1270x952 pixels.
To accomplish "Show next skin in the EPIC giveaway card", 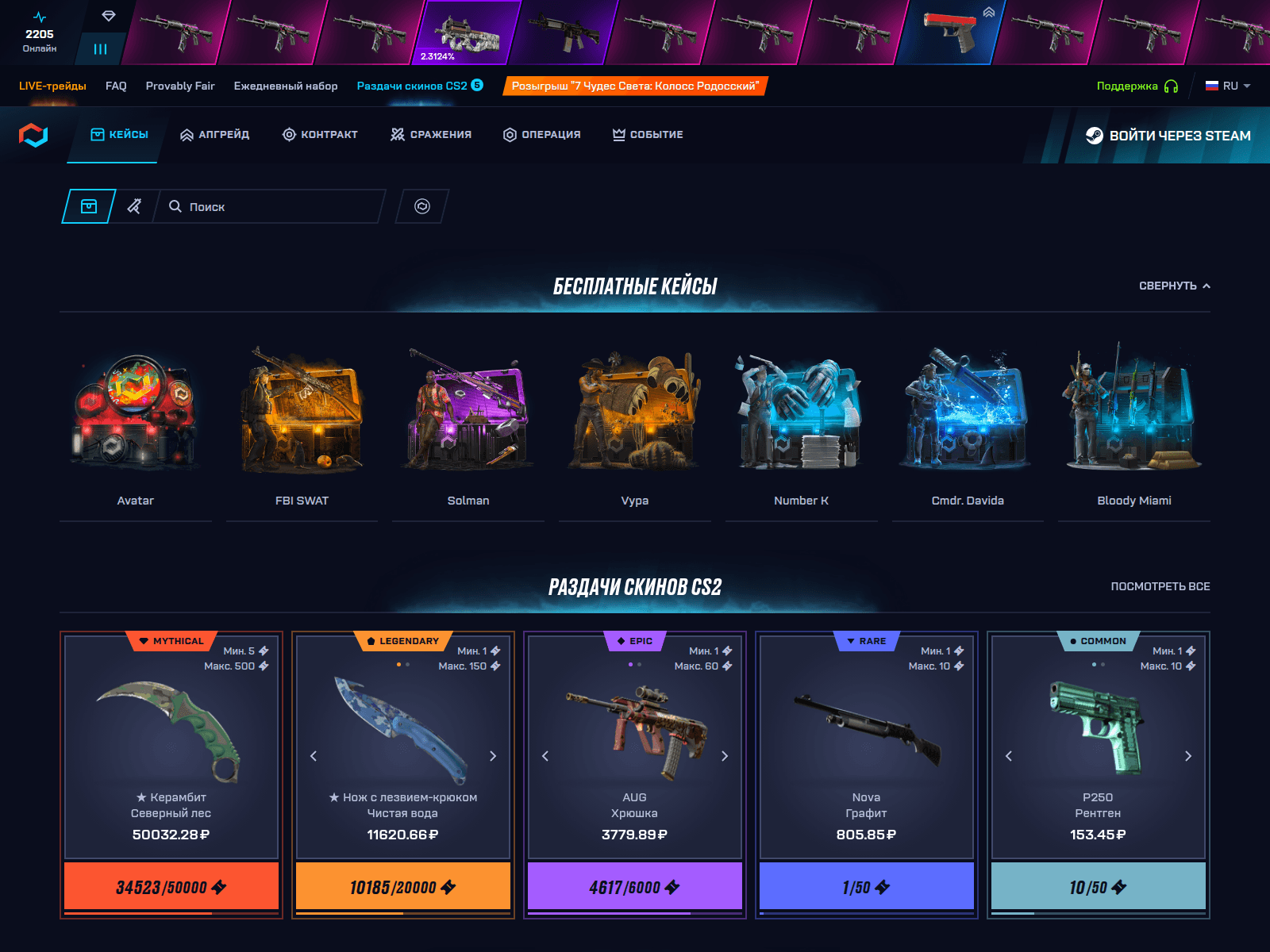I will tap(725, 756).
